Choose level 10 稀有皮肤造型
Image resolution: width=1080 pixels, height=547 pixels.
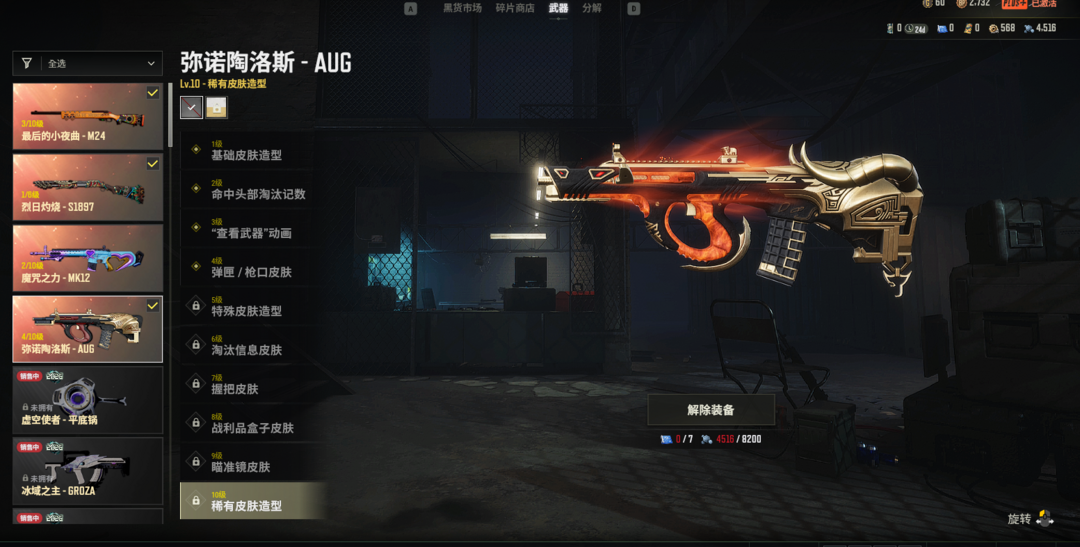(252, 501)
